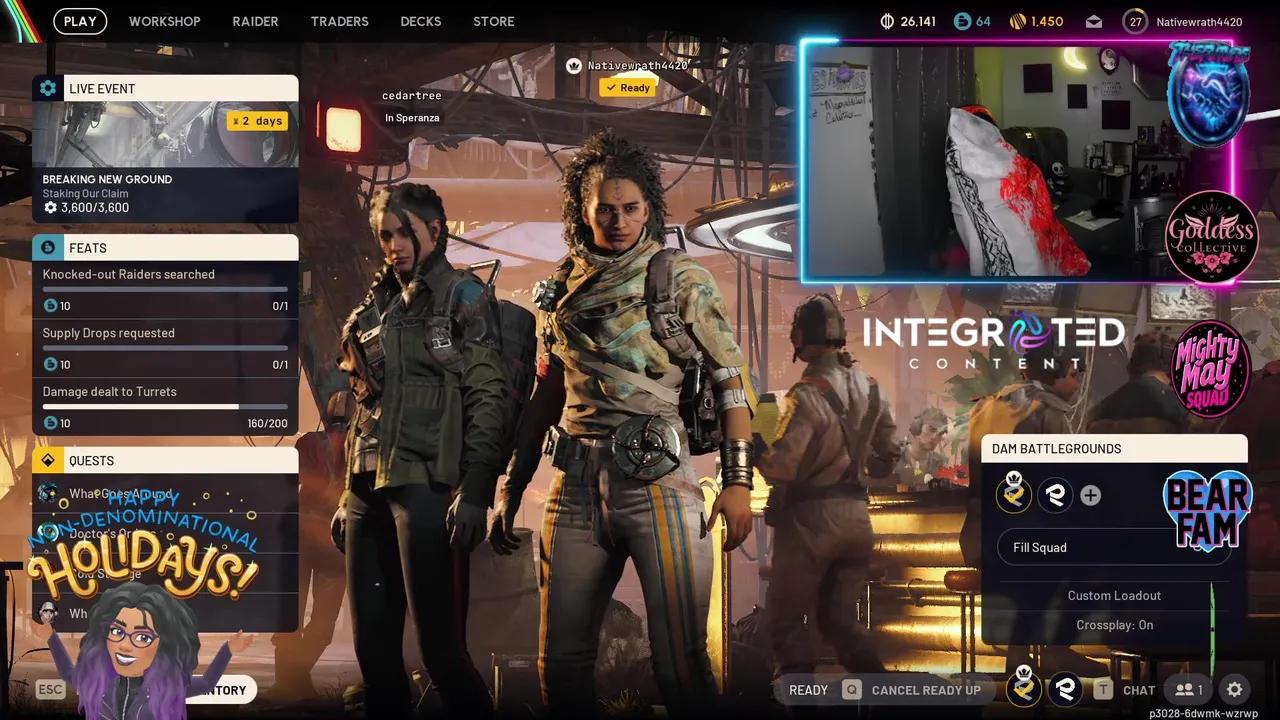Open the Fill Squad dropdown
Screen dimensions: 1280x720
[x=1114, y=547]
